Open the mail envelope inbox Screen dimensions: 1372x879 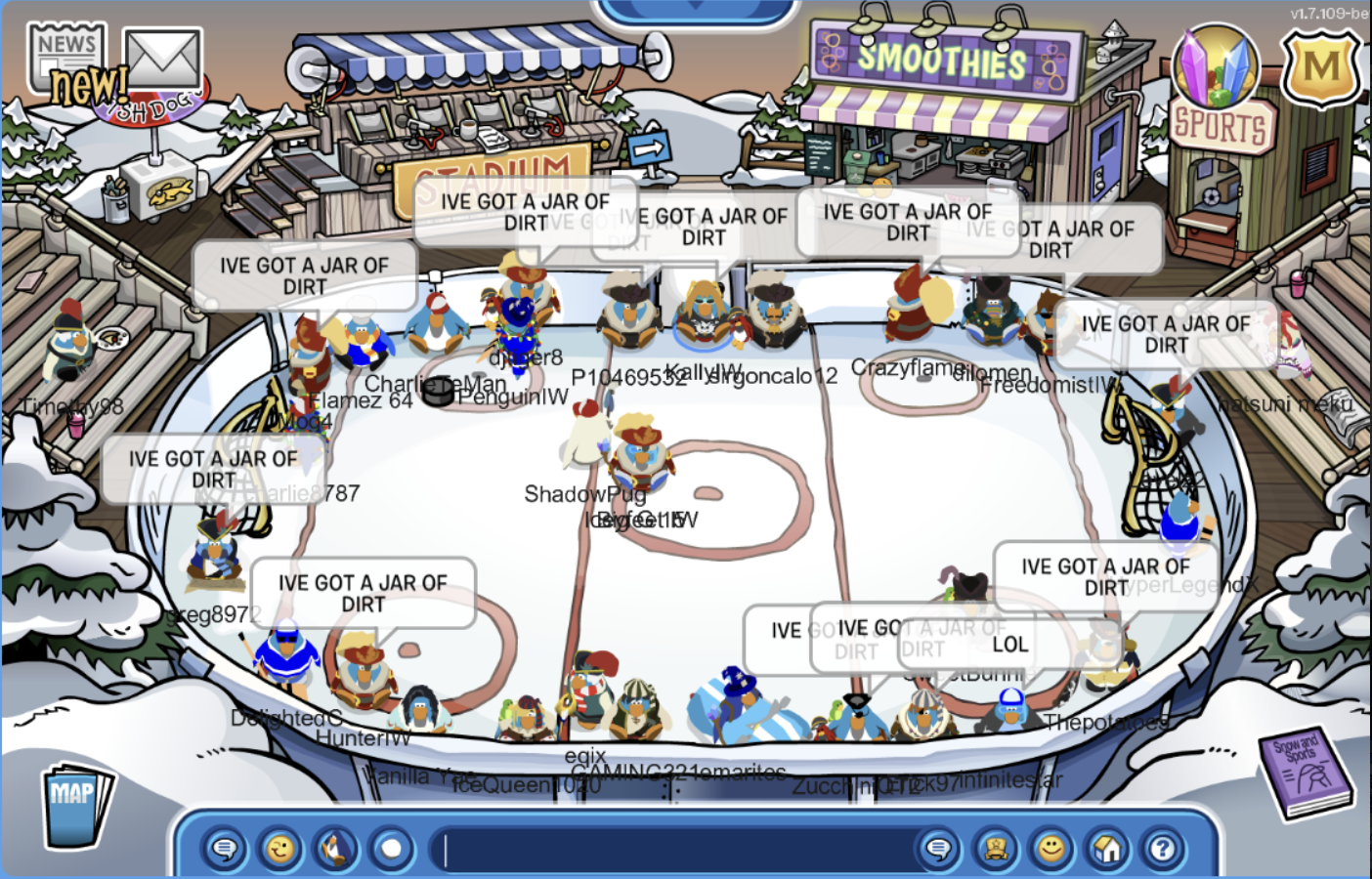point(163,59)
